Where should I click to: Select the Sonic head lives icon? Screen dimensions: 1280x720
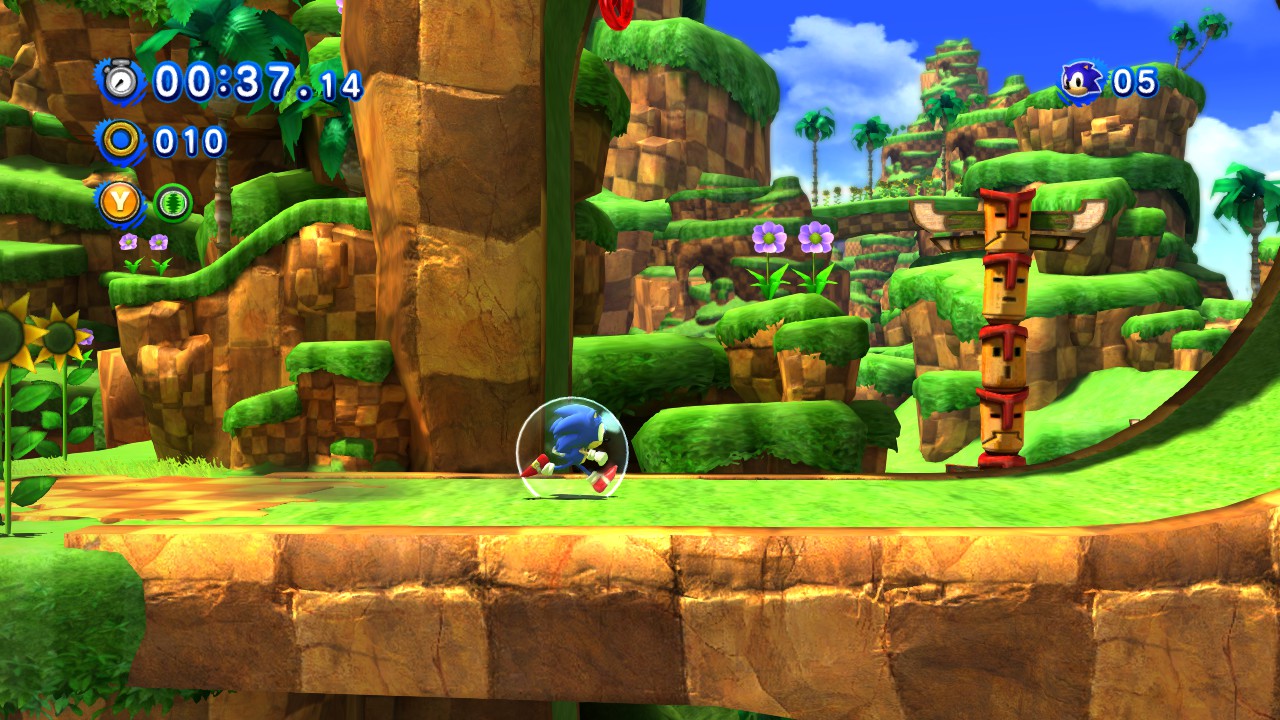(1081, 81)
